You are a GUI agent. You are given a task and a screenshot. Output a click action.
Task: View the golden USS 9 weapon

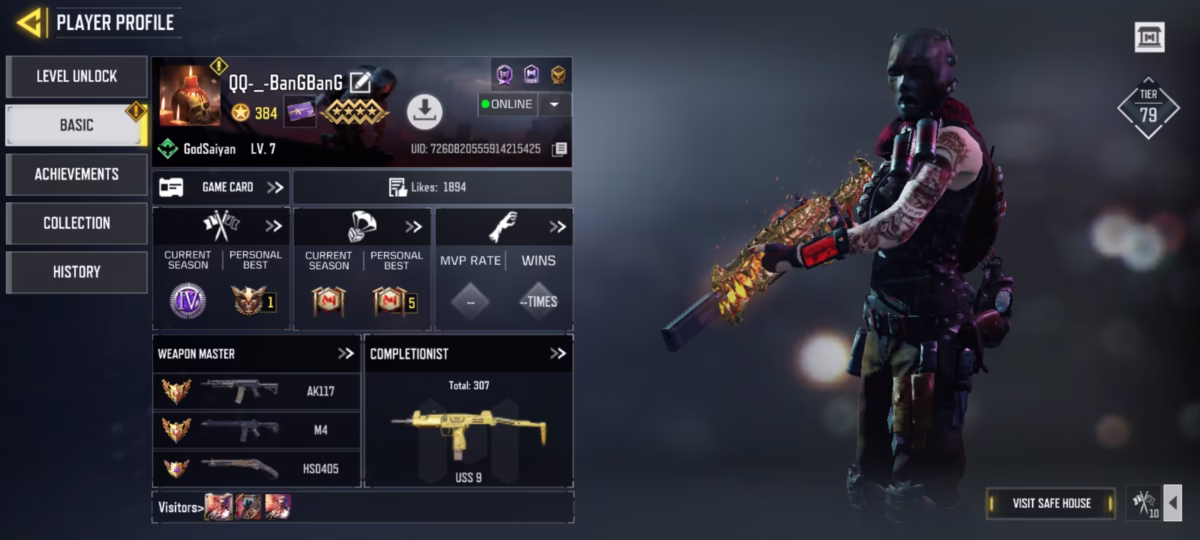(x=468, y=430)
